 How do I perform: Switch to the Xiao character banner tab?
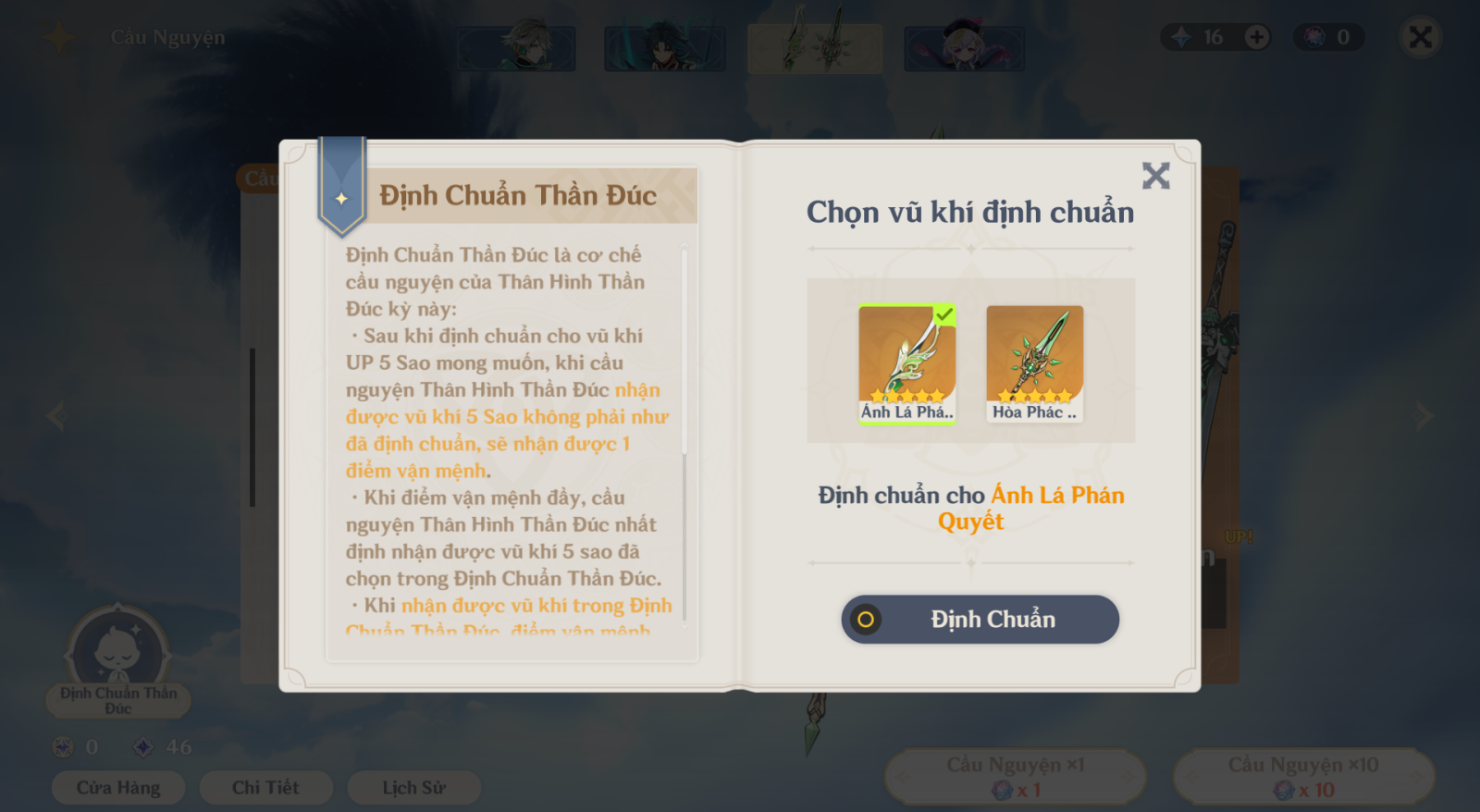[x=665, y=47]
